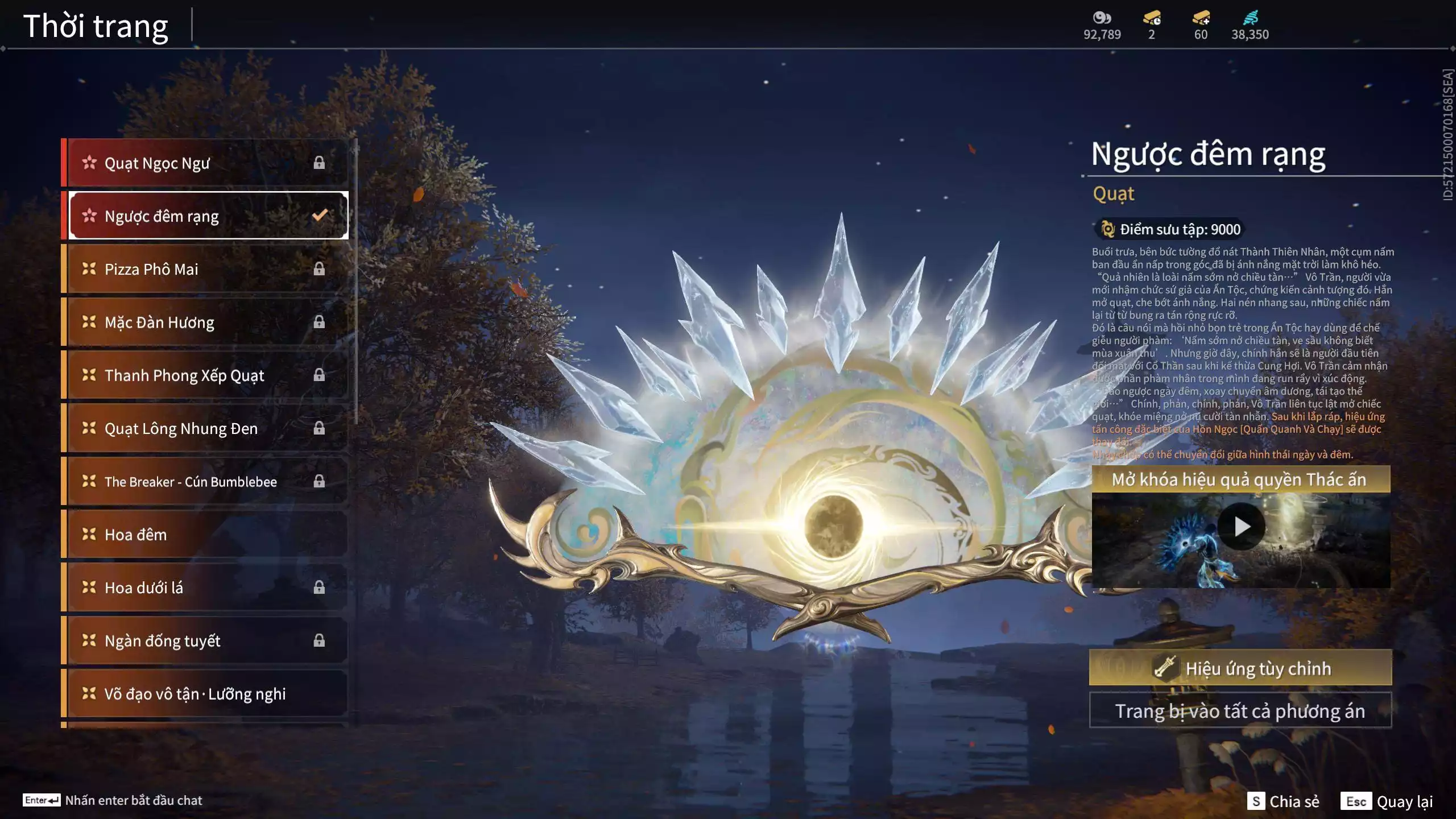Start chatting via the chat prompt
The image size is (1456, 819).
(x=113, y=800)
